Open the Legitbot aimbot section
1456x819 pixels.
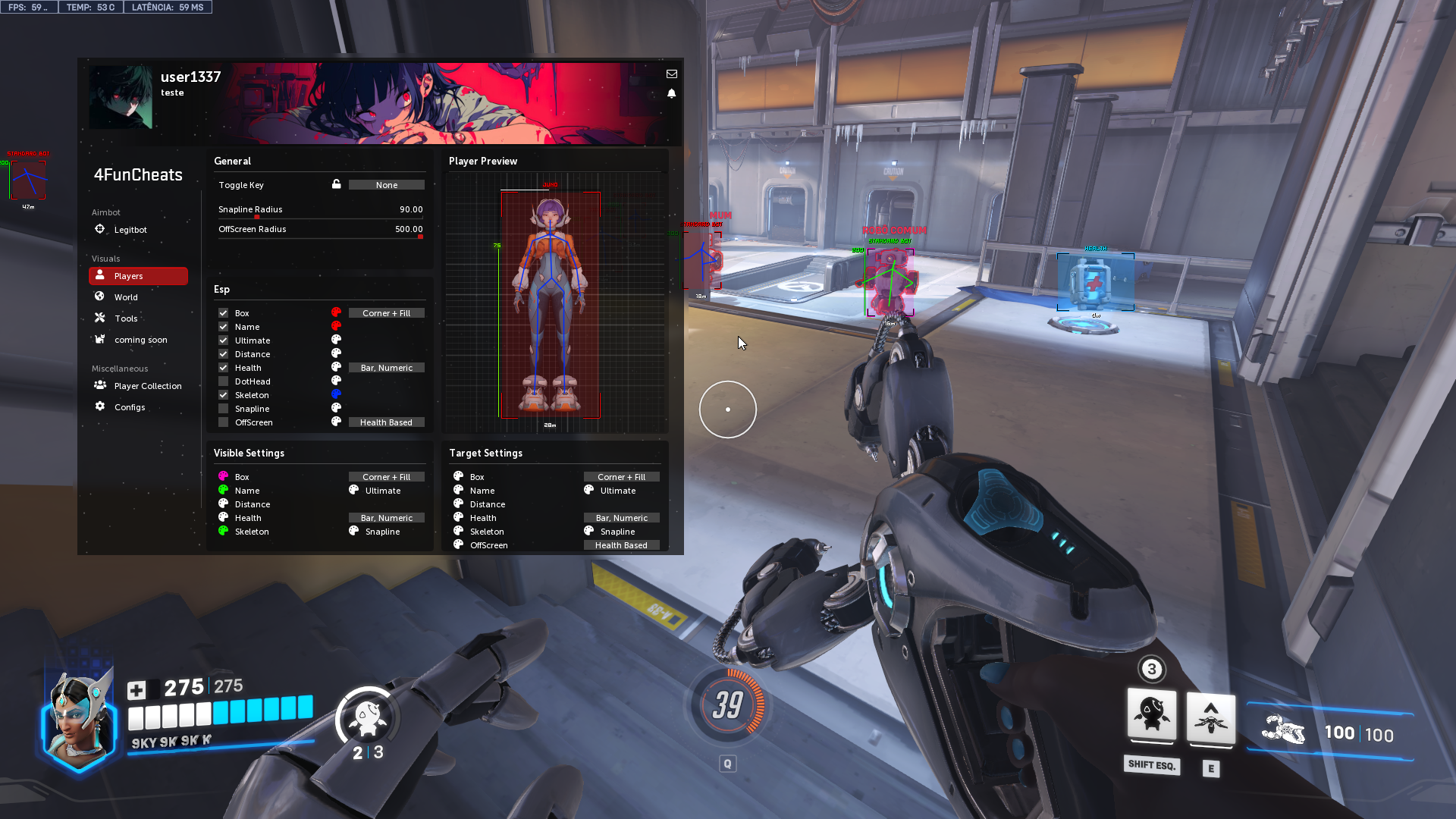[x=130, y=230]
